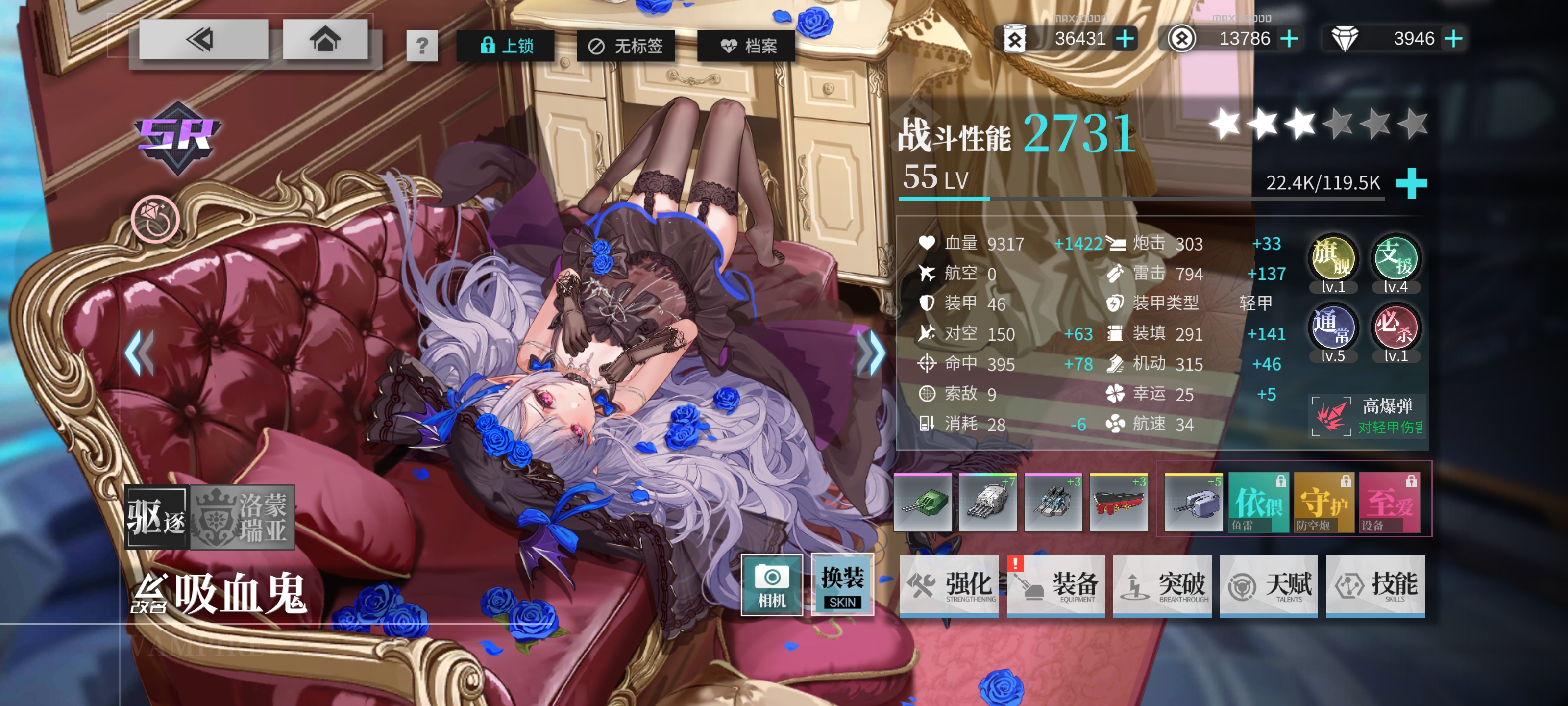1568x706 pixels.
Task: Open the 突破 breakthrough tab
Action: click(1163, 586)
